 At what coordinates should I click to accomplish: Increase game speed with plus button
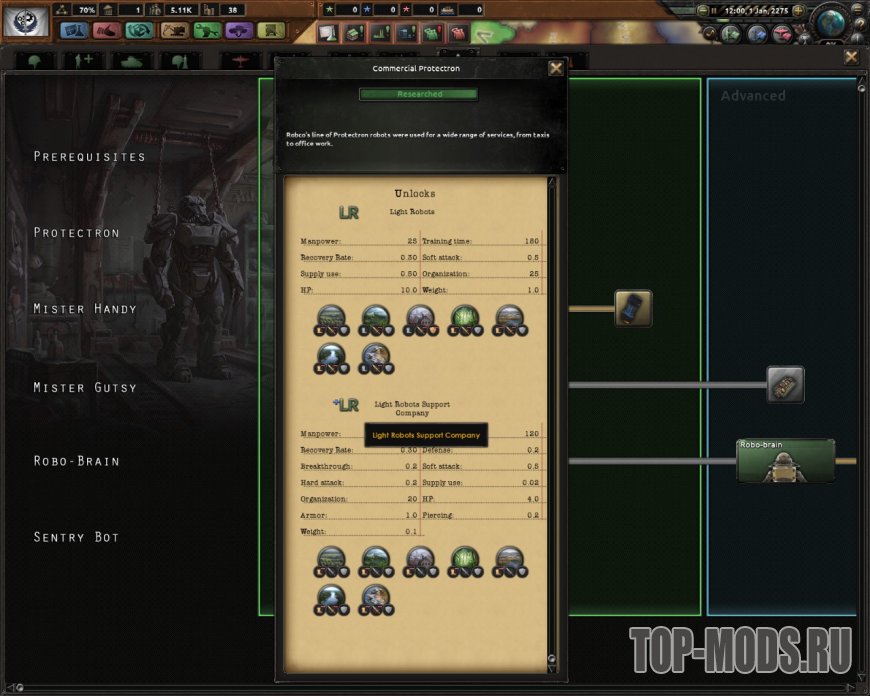pyautogui.click(x=798, y=10)
